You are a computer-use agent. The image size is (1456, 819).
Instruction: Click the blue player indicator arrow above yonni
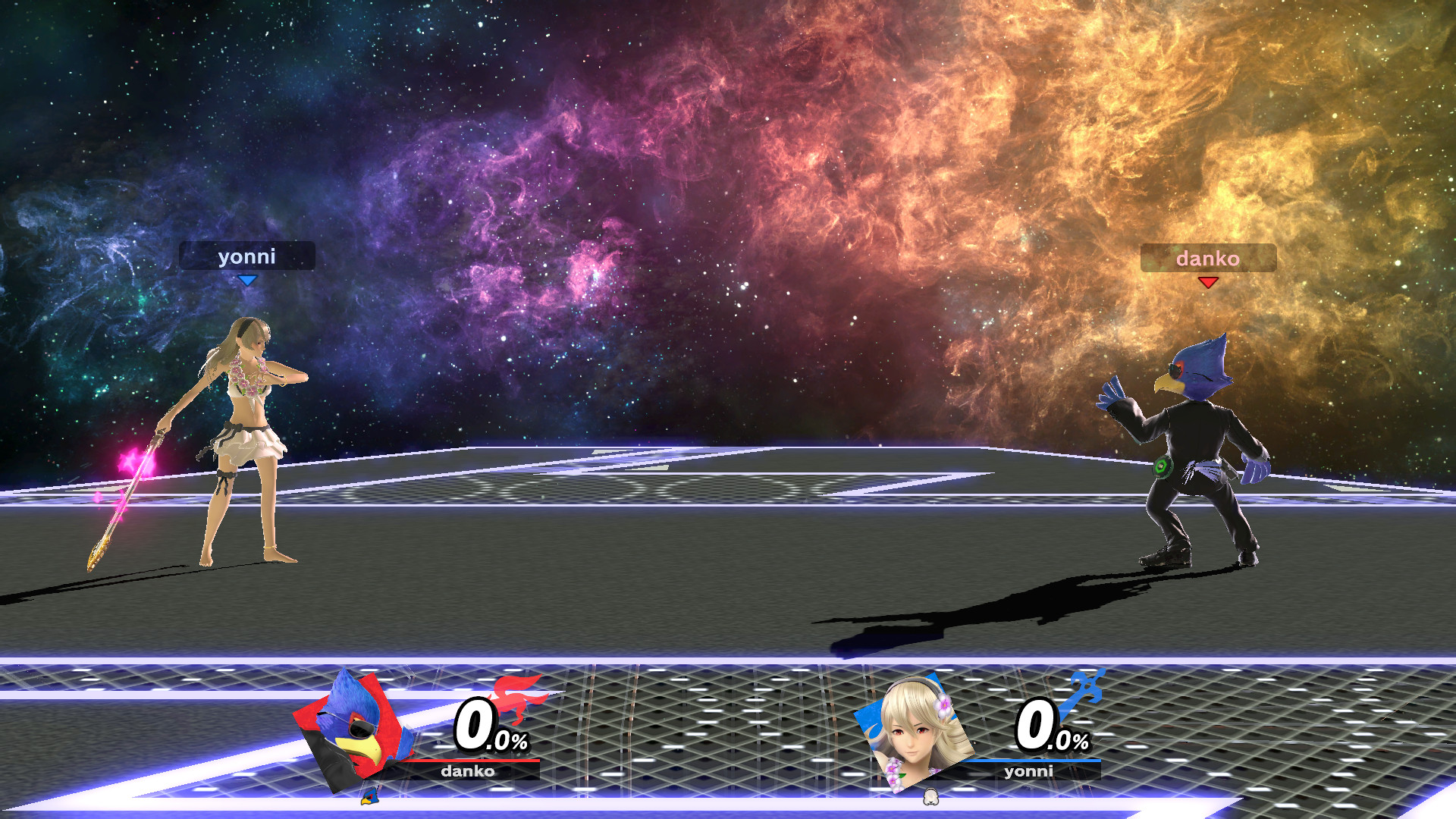(248, 279)
